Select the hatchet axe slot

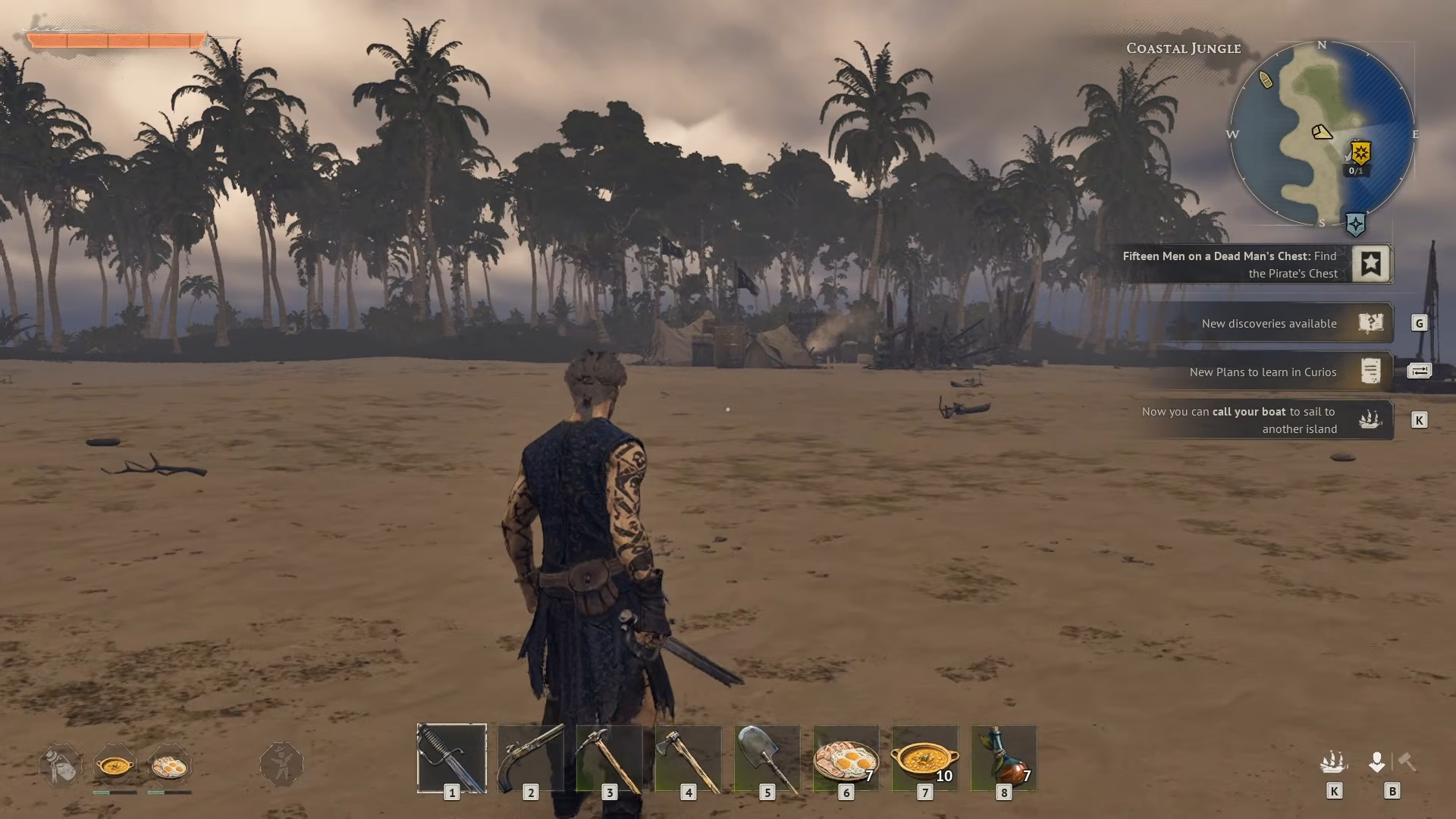click(x=688, y=758)
